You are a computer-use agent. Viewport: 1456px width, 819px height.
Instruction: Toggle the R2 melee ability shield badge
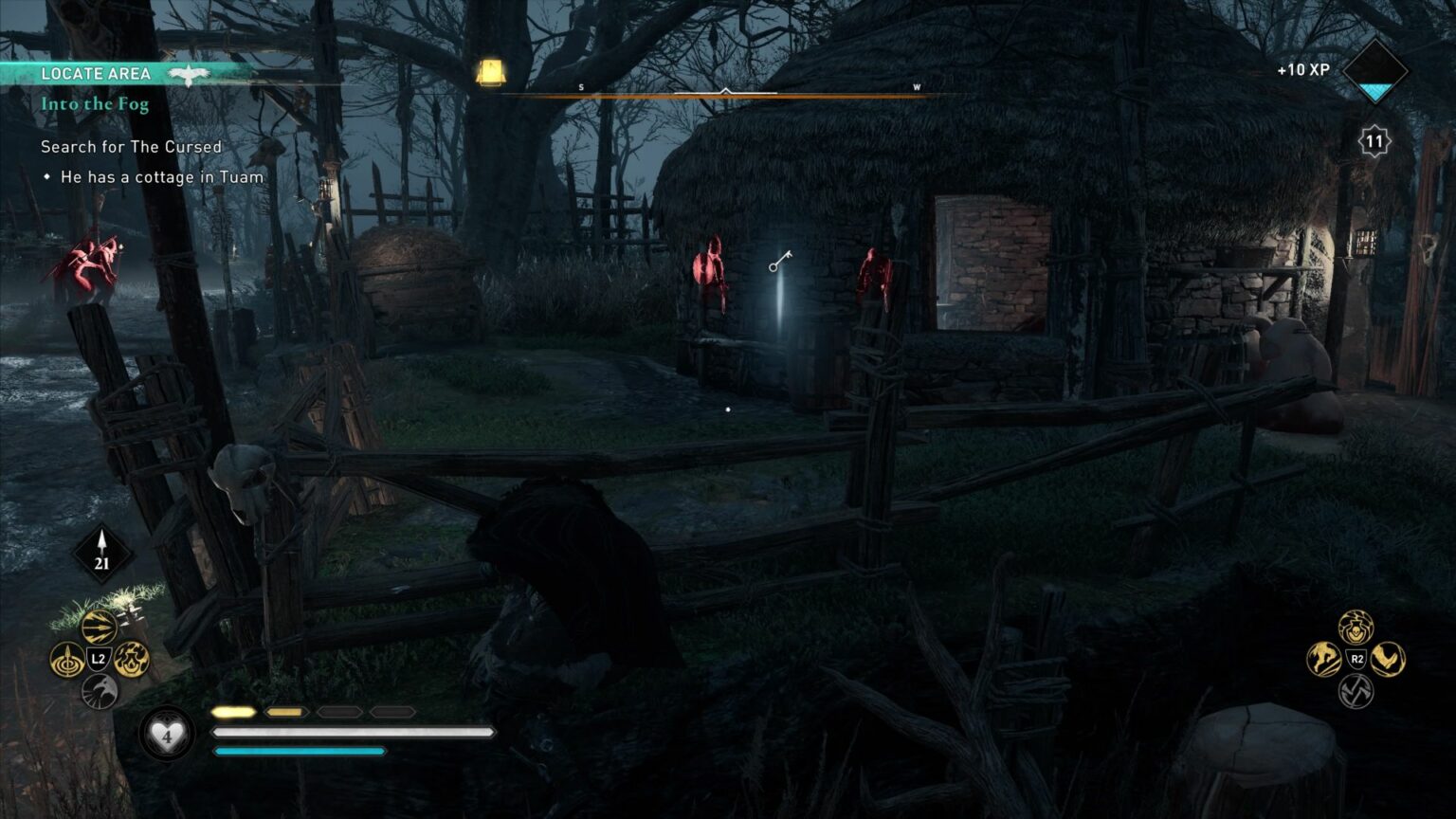[1356, 658]
